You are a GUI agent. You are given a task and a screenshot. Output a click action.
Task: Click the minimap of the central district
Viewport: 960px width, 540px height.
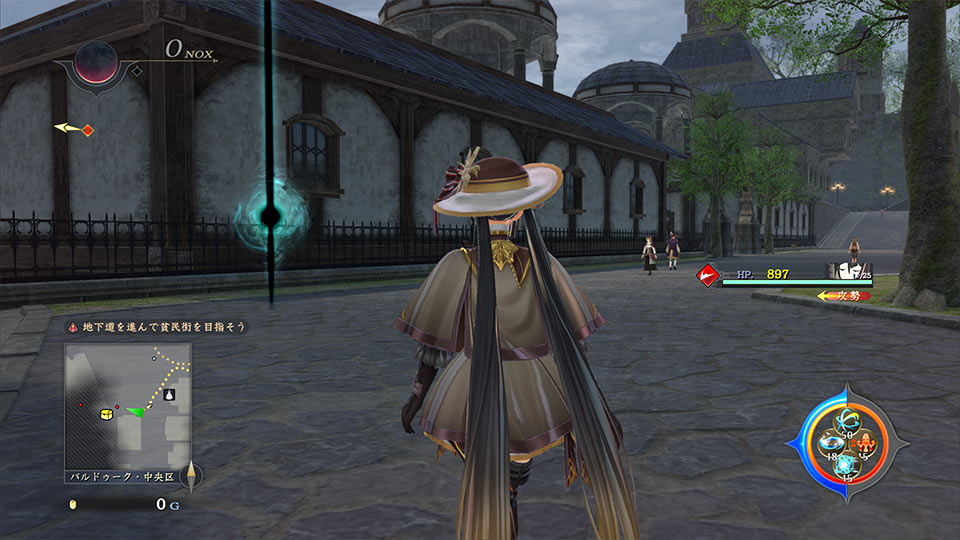point(128,405)
